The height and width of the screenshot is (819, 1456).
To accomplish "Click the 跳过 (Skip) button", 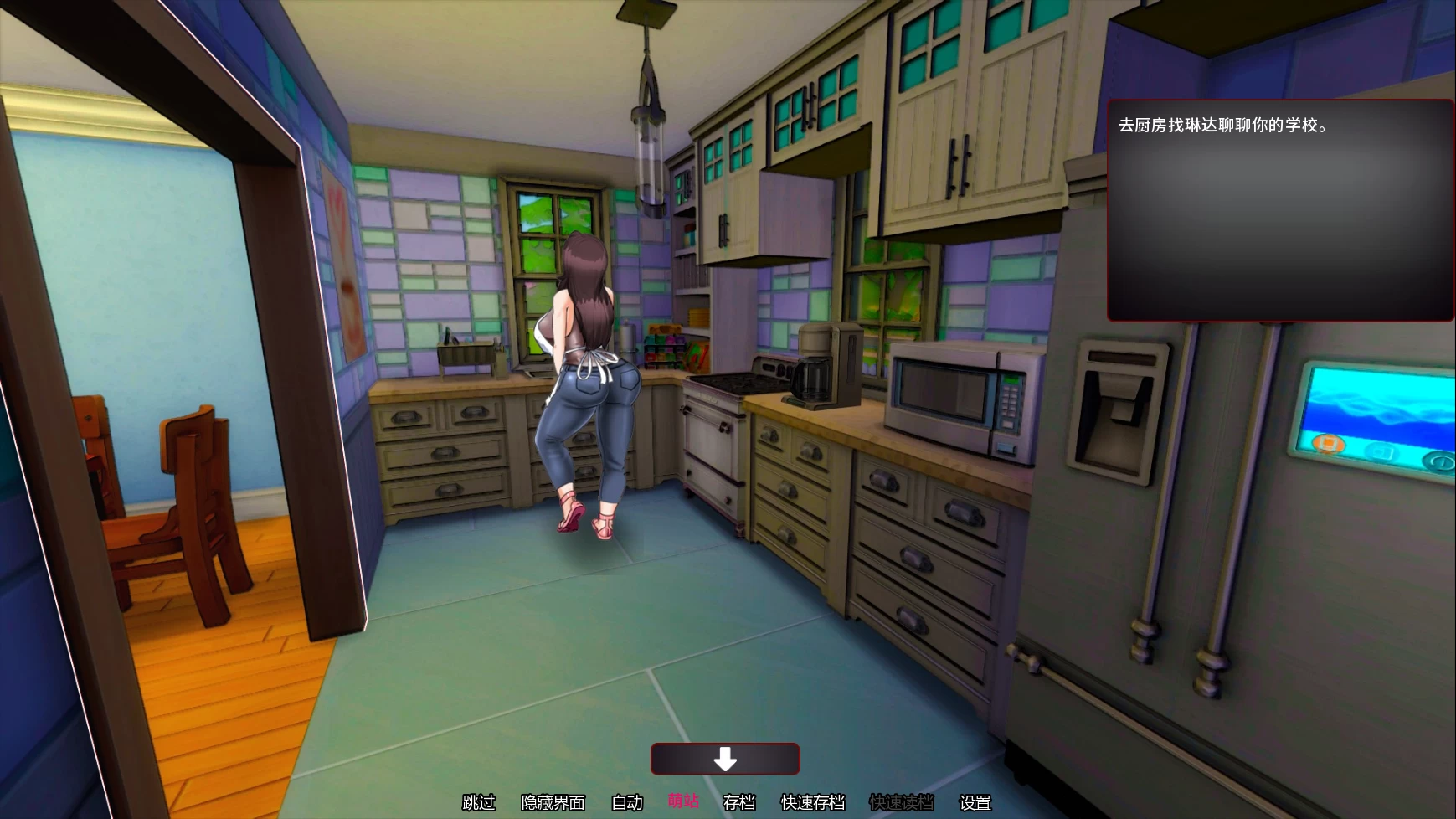I will (479, 802).
